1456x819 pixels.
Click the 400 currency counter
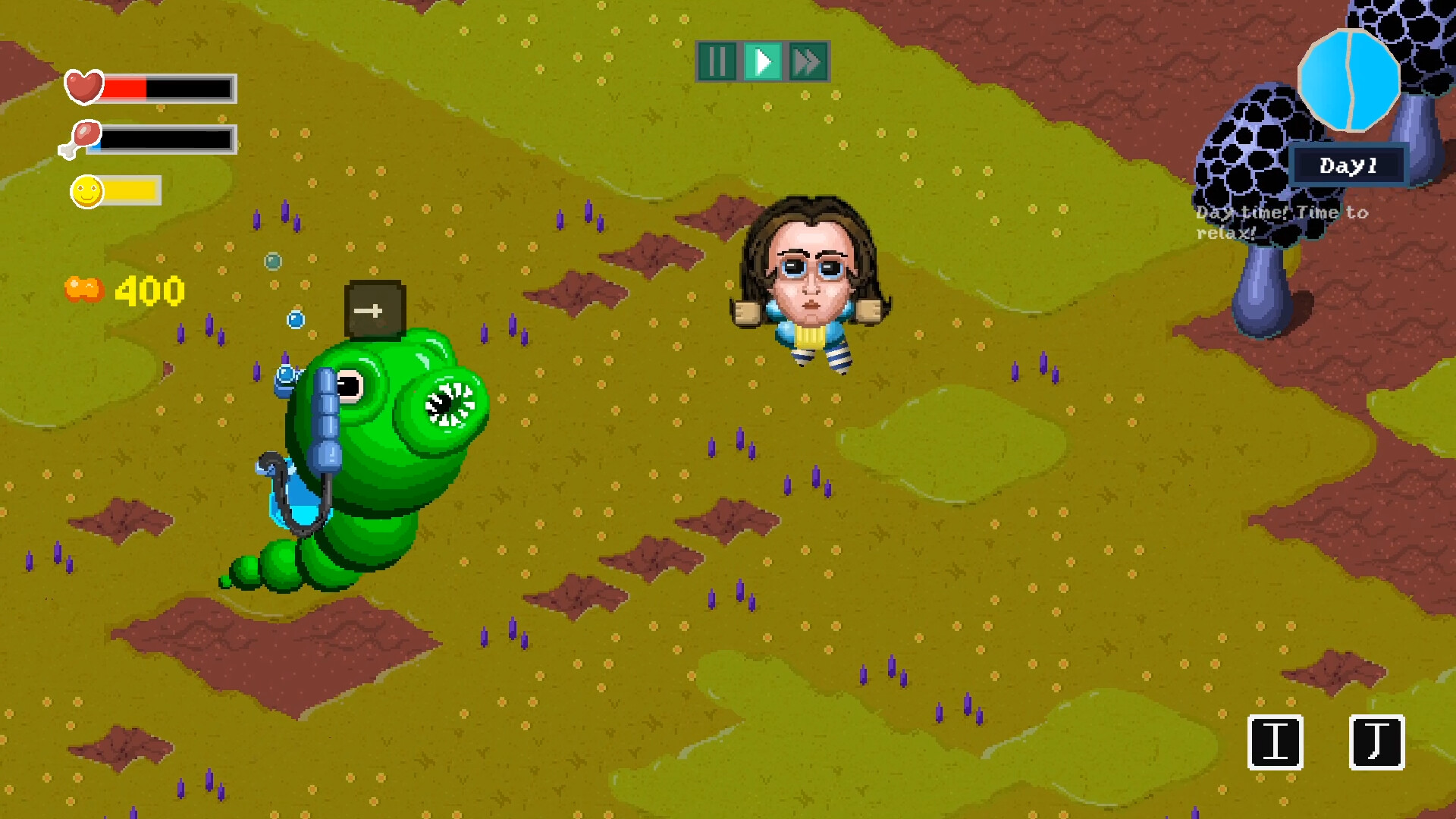coord(146,290)
